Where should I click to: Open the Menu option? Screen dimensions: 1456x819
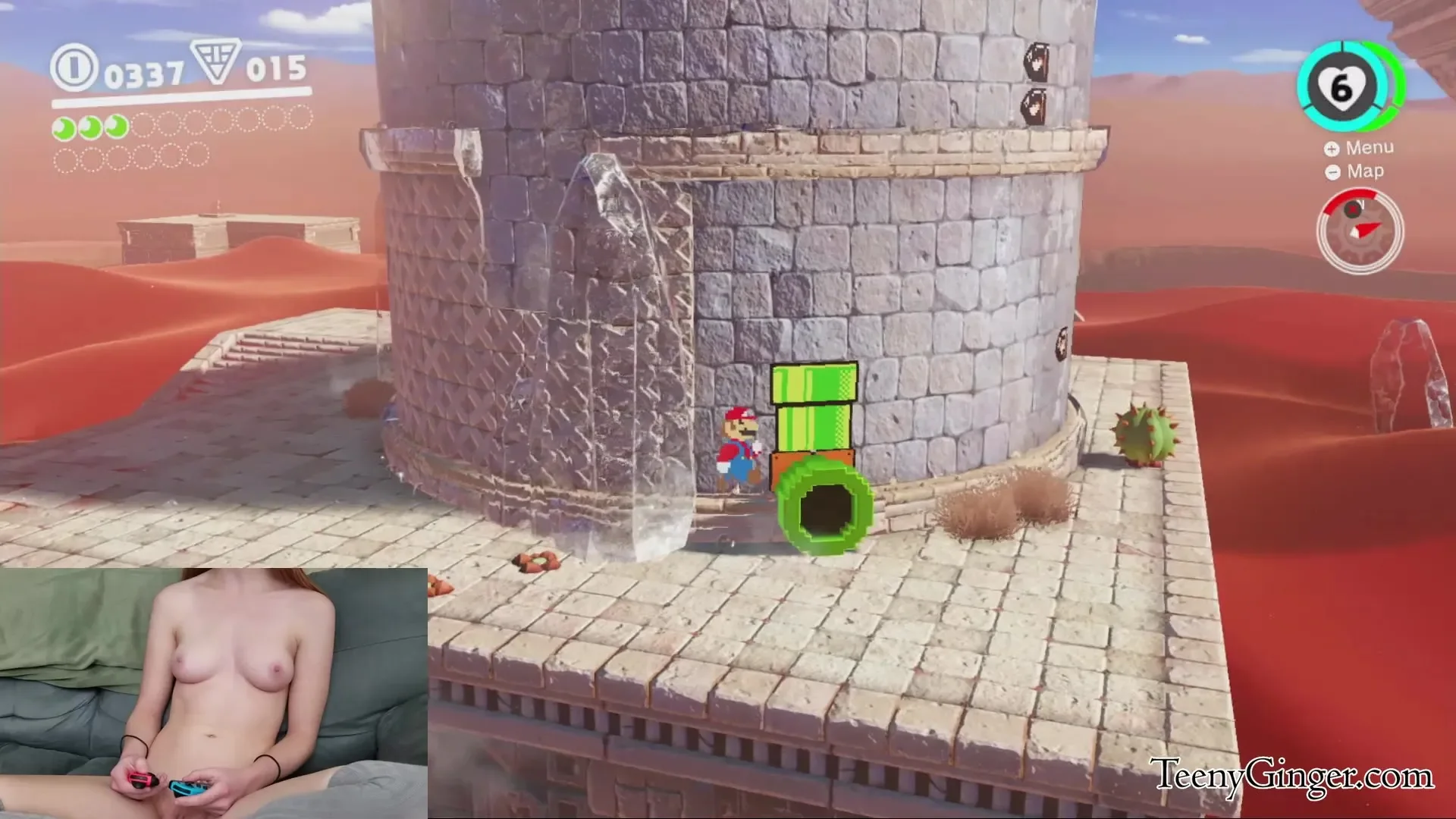point(1360,148)
